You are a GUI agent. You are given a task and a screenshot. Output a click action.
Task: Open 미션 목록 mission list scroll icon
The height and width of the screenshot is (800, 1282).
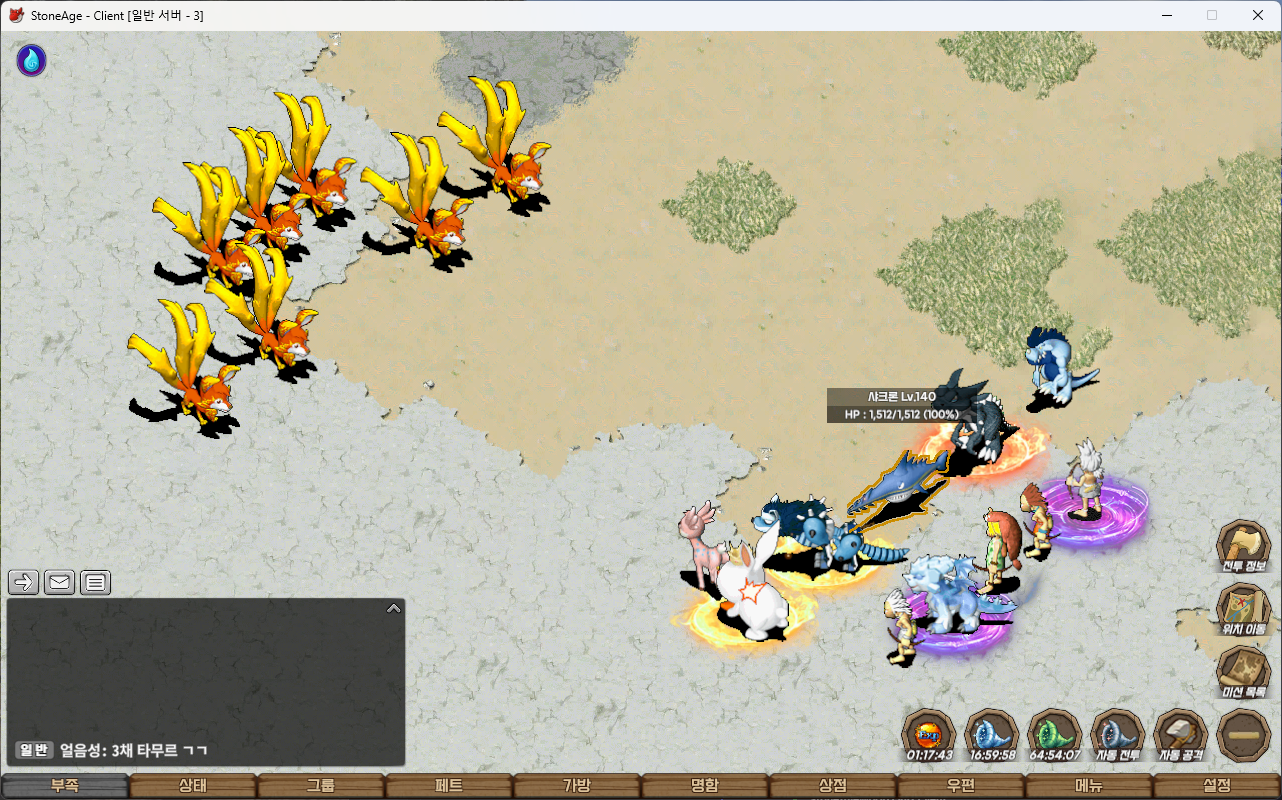pyautogui.click(x=1243, y=672)
